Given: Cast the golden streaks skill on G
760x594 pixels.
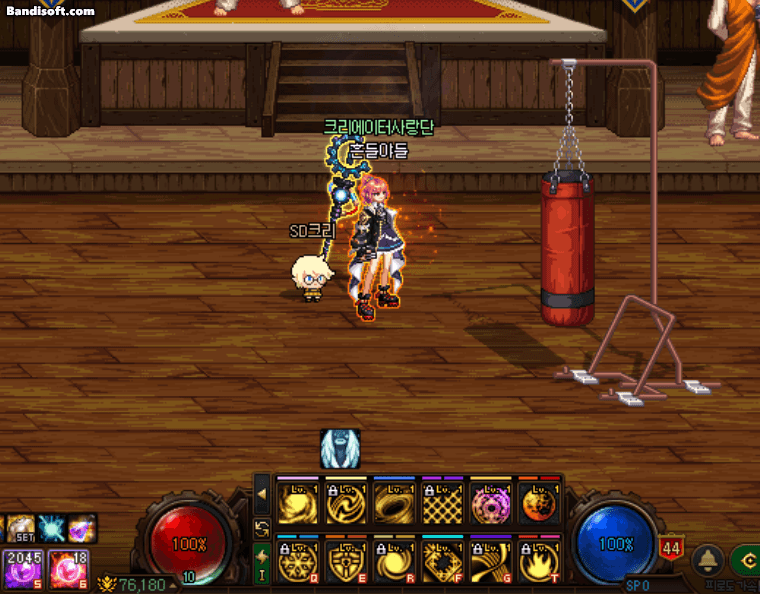Looking at the screenshot, I should pos(490,559).
